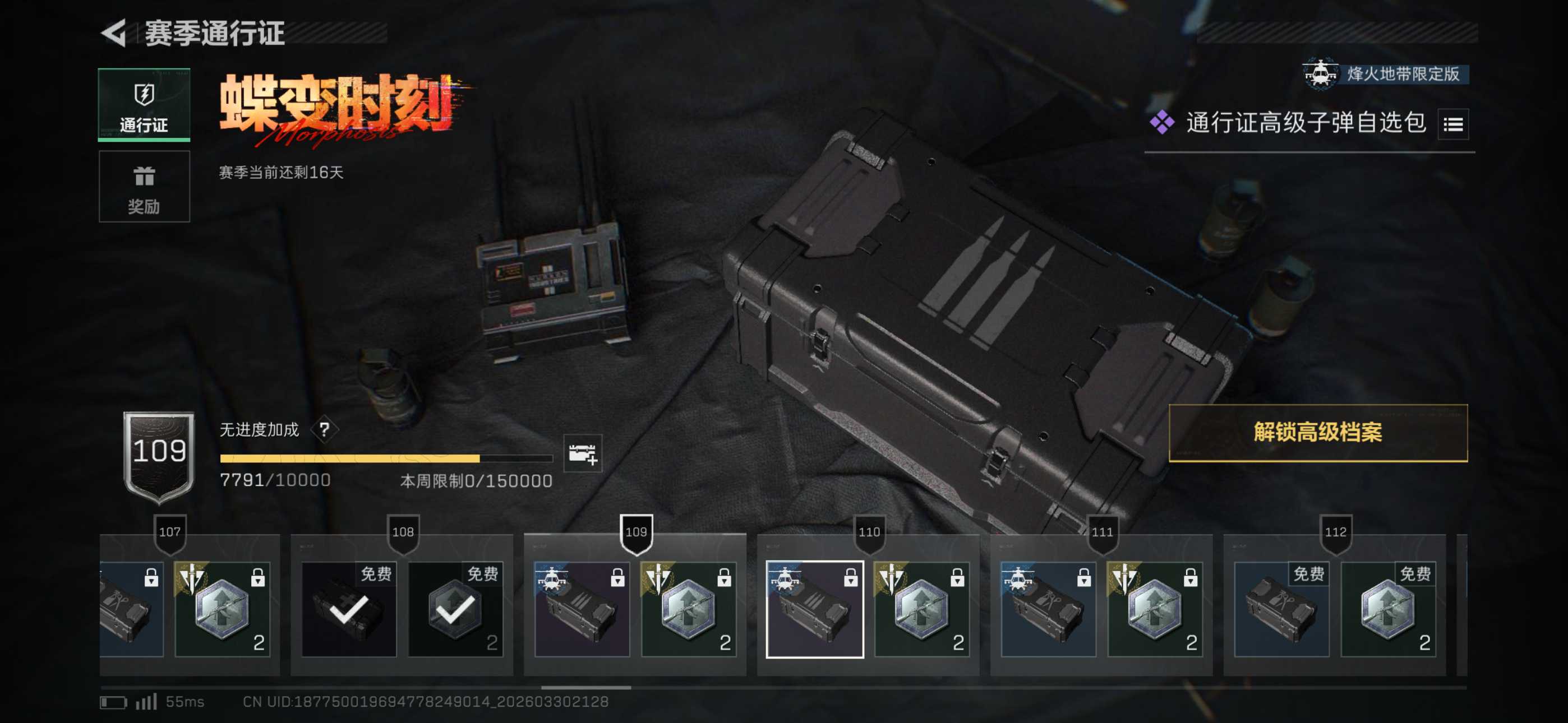Viewport: 1568px width, 723px height.
Task: Go back from the 赛季通行证 screen
Action: point(114,33)
